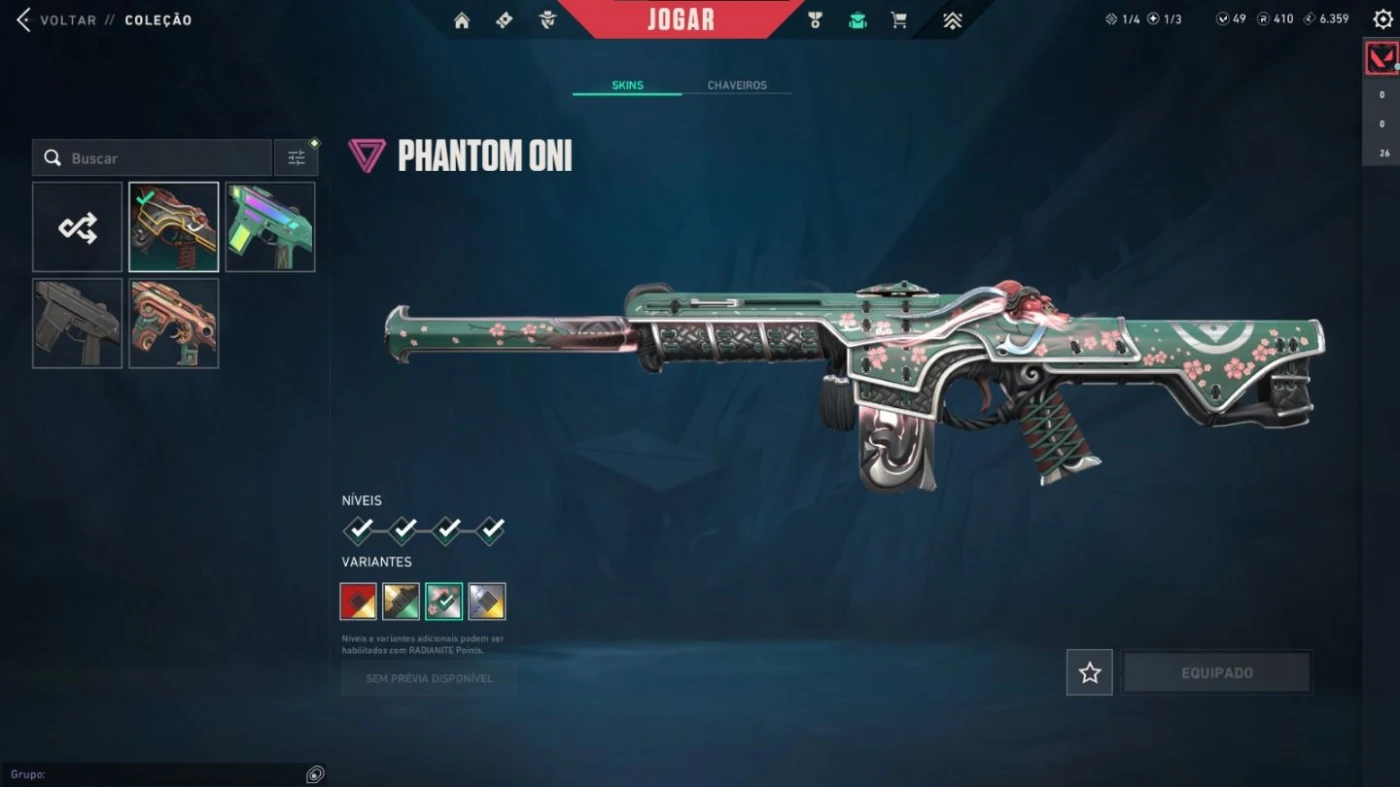Select the black and gold variant swatch
Screen dimensions: 1400x787
(x=401, y=601)
